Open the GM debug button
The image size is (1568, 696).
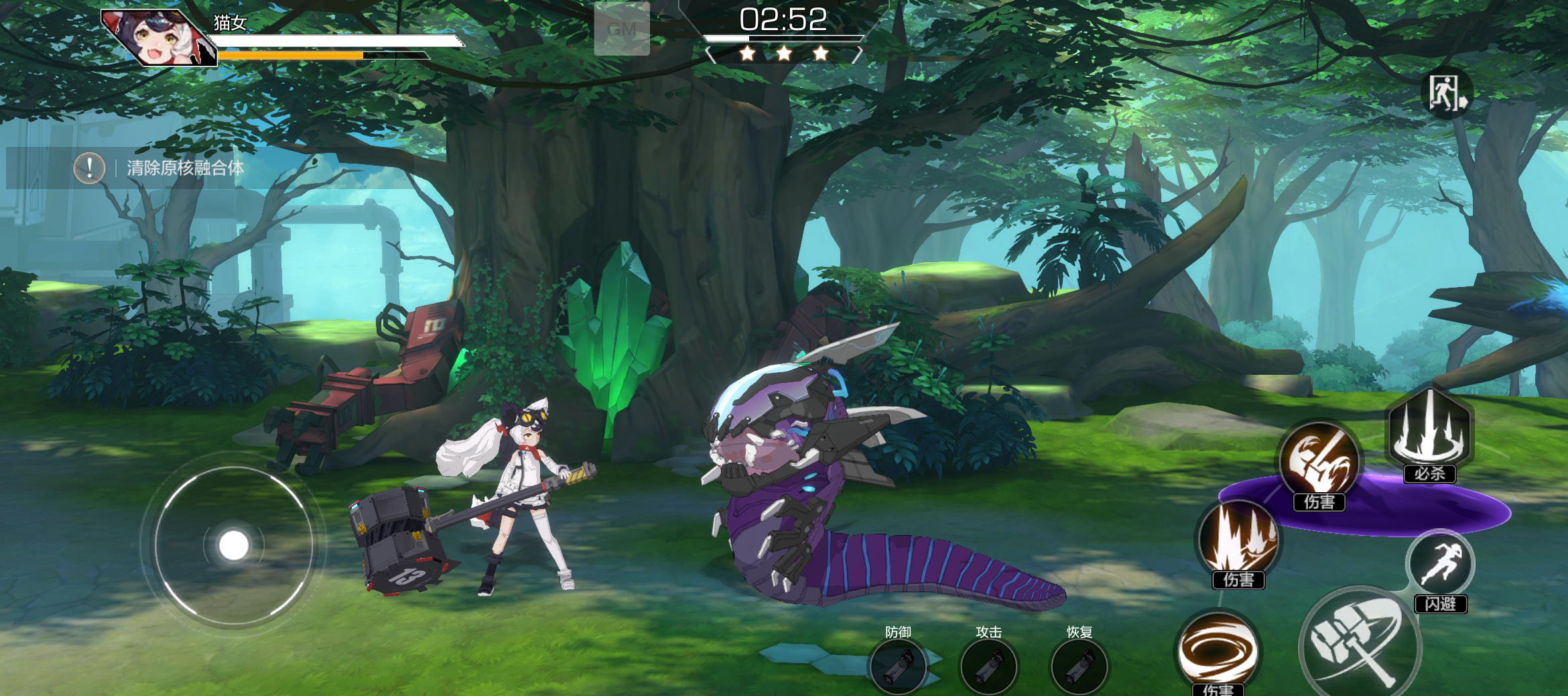pyautogui.click(x=622, y=29)
